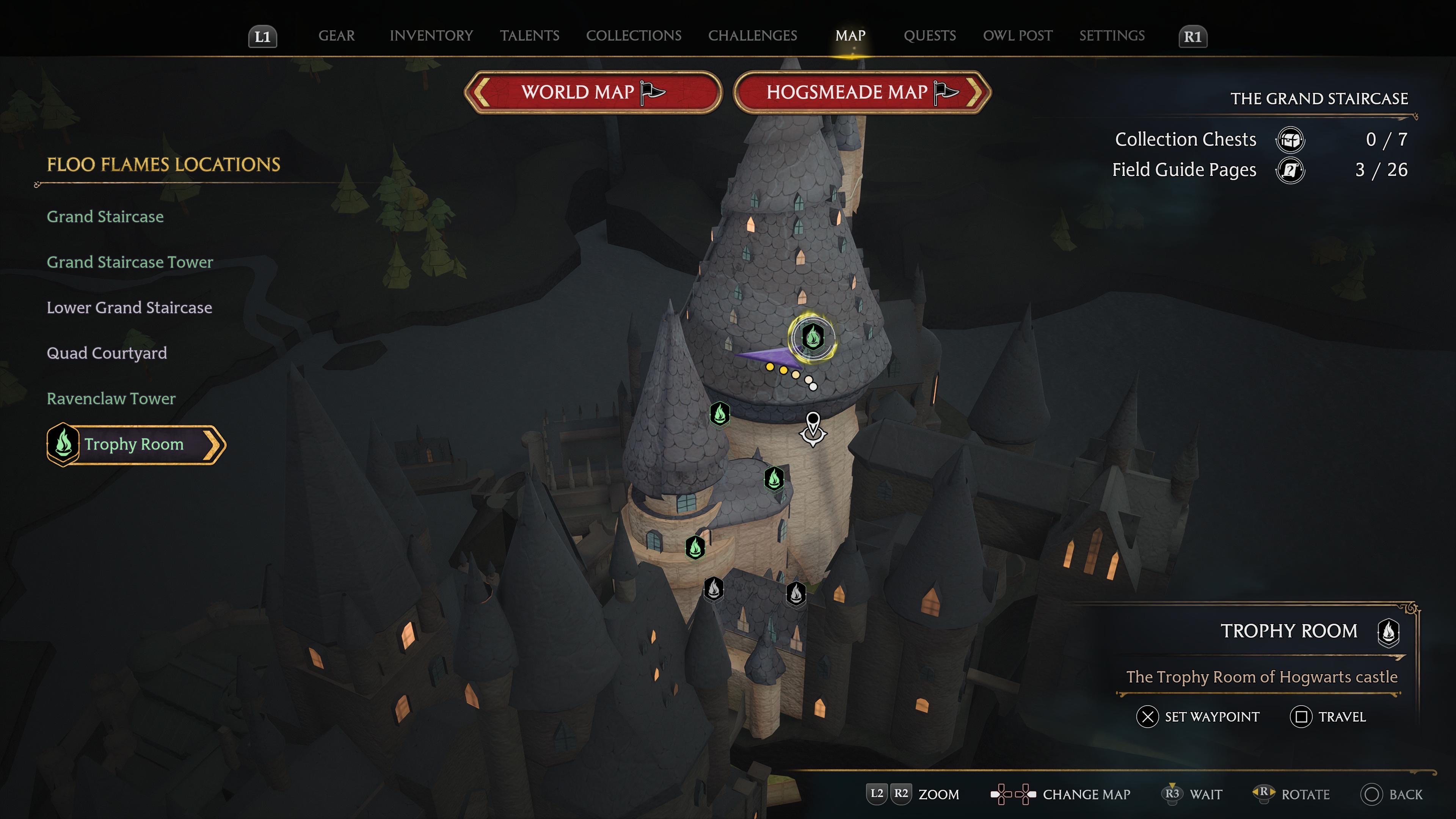Screen dimensions: 1456x819
Task: Open the Gear tab
Action: pos(336,36)
